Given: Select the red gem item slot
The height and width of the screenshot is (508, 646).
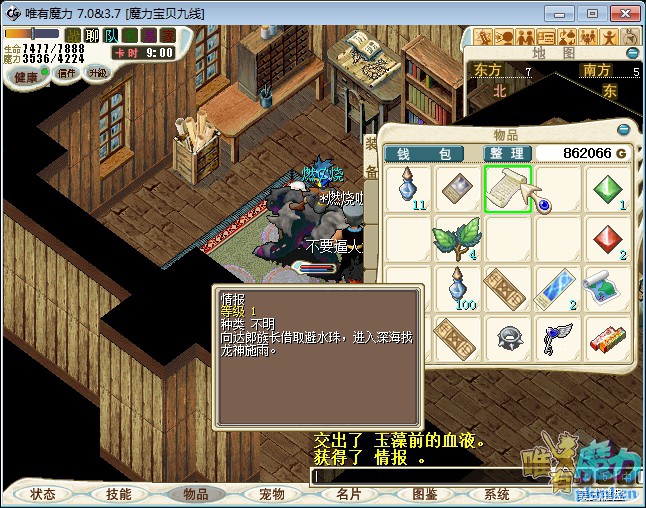Looking at the screenshot, I should [609, 239].
